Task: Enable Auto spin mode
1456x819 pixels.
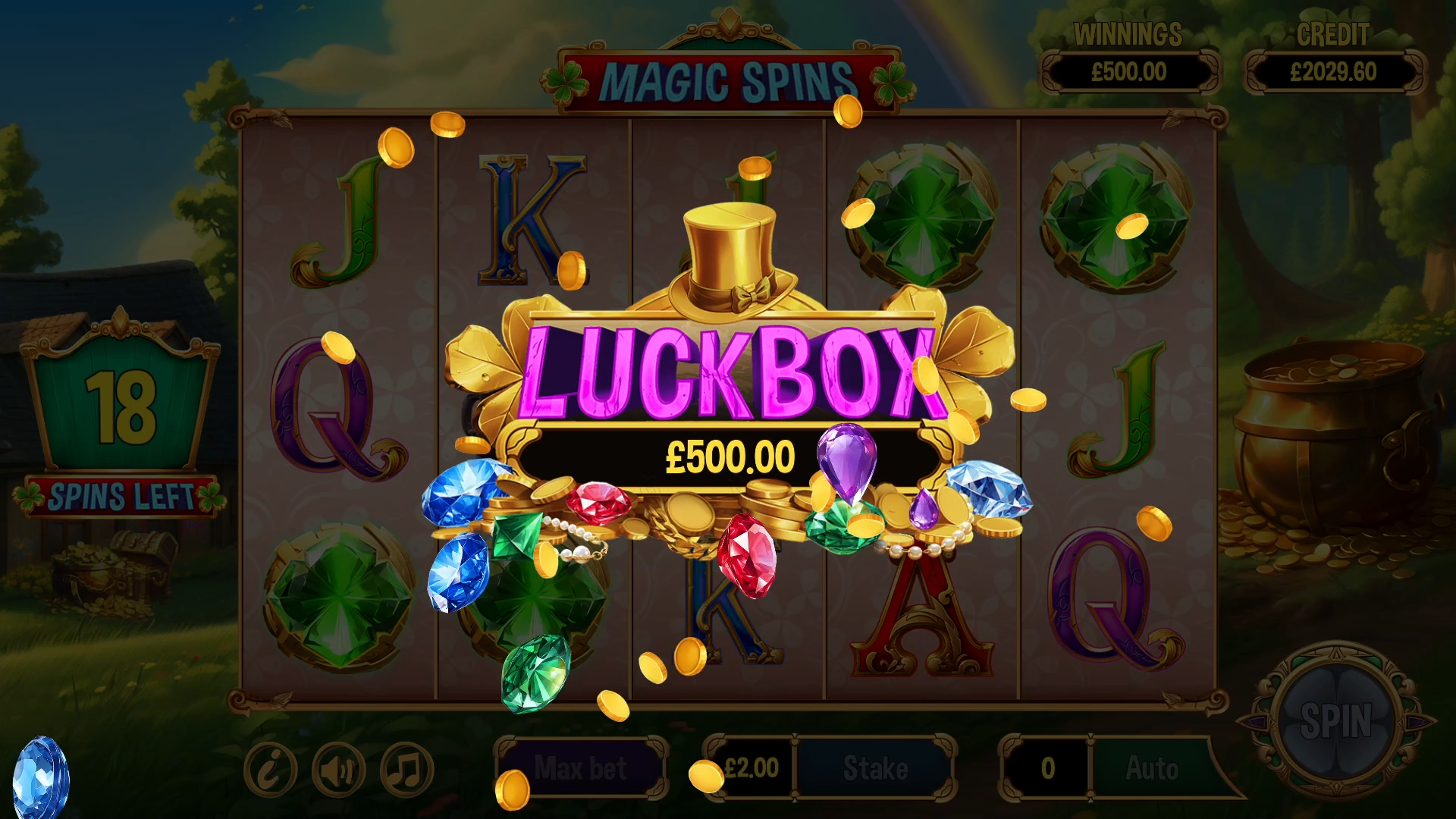Action: tap(1153, 767)
